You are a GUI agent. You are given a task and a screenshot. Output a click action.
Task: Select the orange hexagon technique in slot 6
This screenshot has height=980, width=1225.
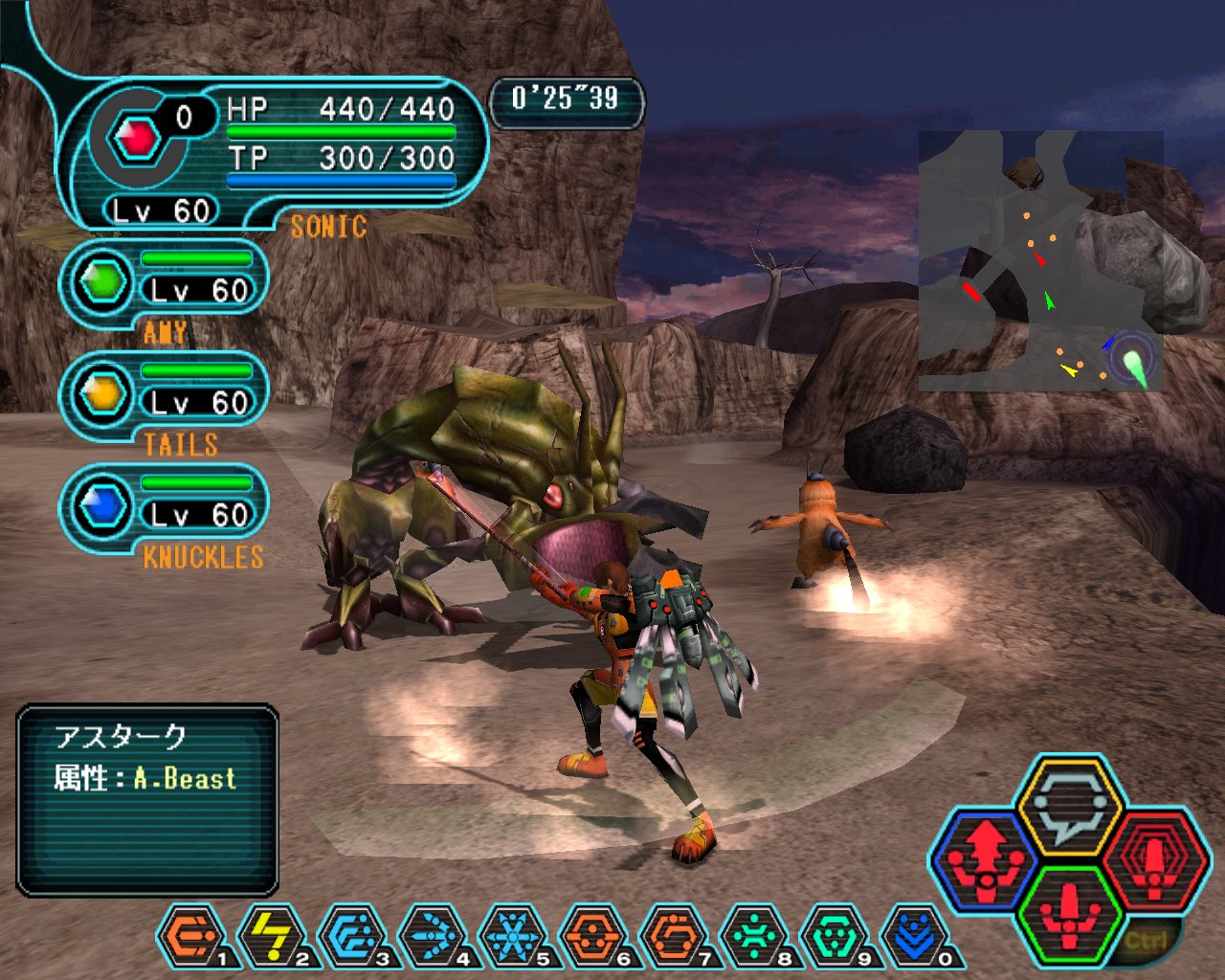point(594,935)
